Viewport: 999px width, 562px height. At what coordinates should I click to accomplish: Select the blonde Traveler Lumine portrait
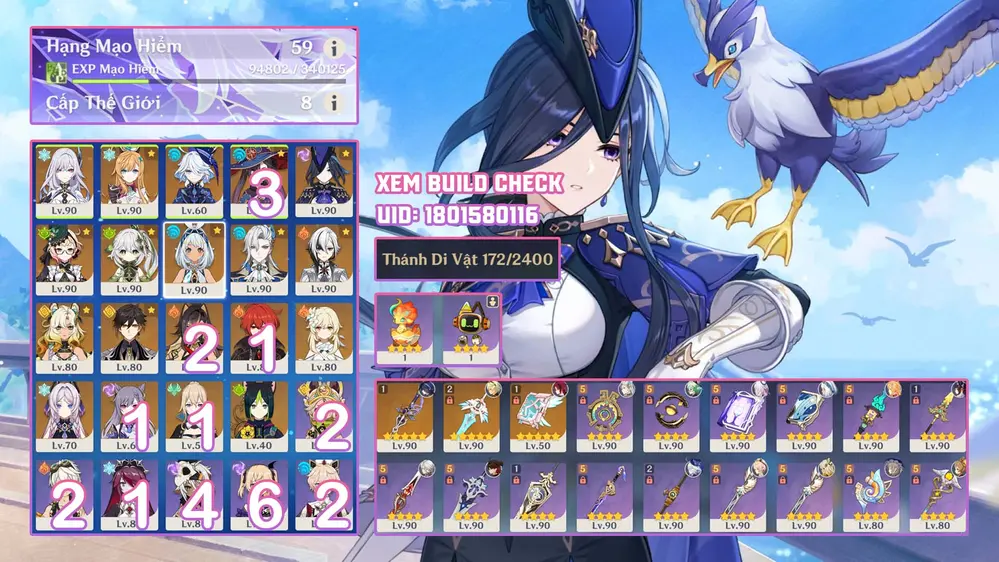(x=323, y=337)
